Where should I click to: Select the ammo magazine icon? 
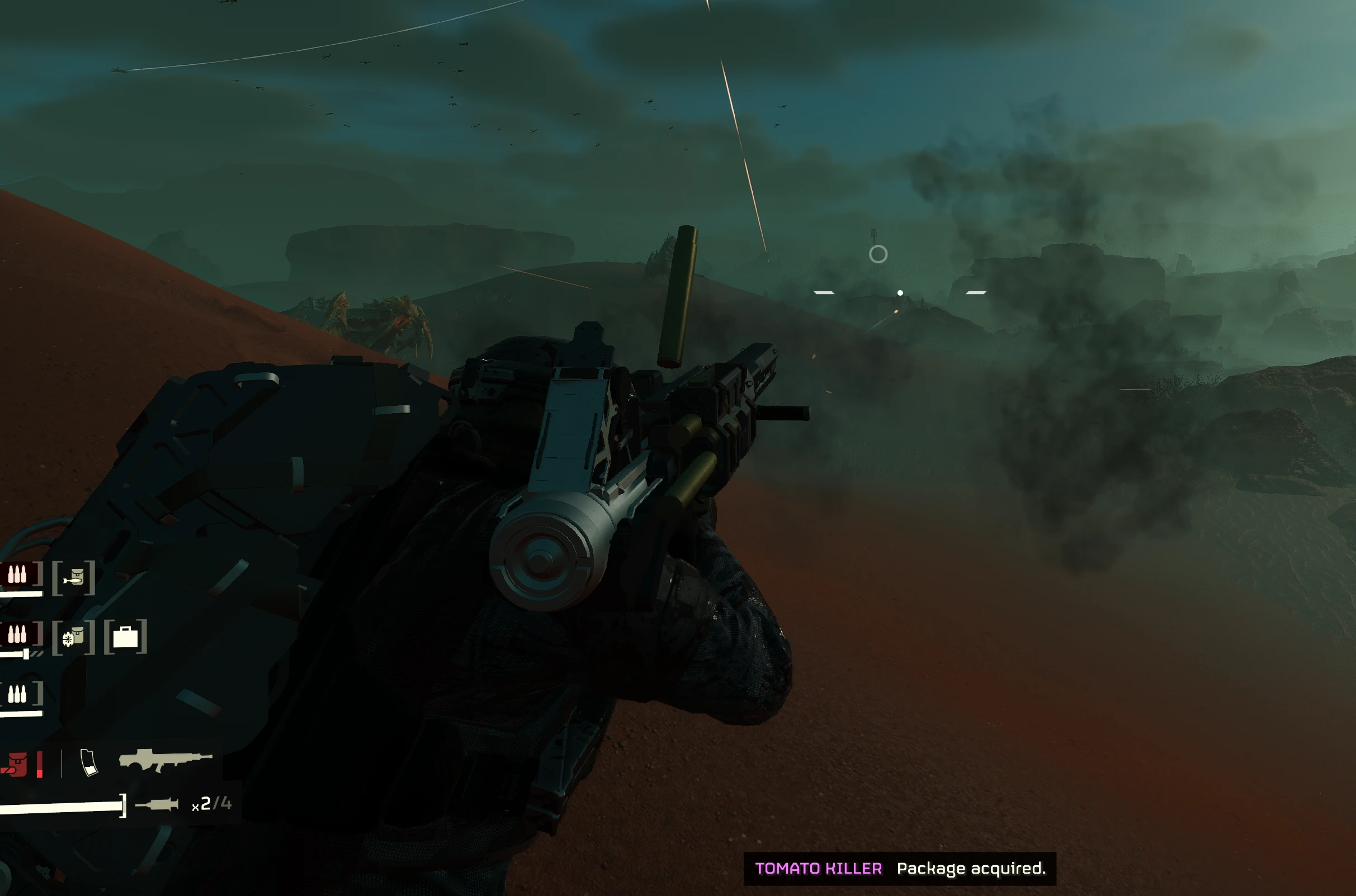coord(89,762)
